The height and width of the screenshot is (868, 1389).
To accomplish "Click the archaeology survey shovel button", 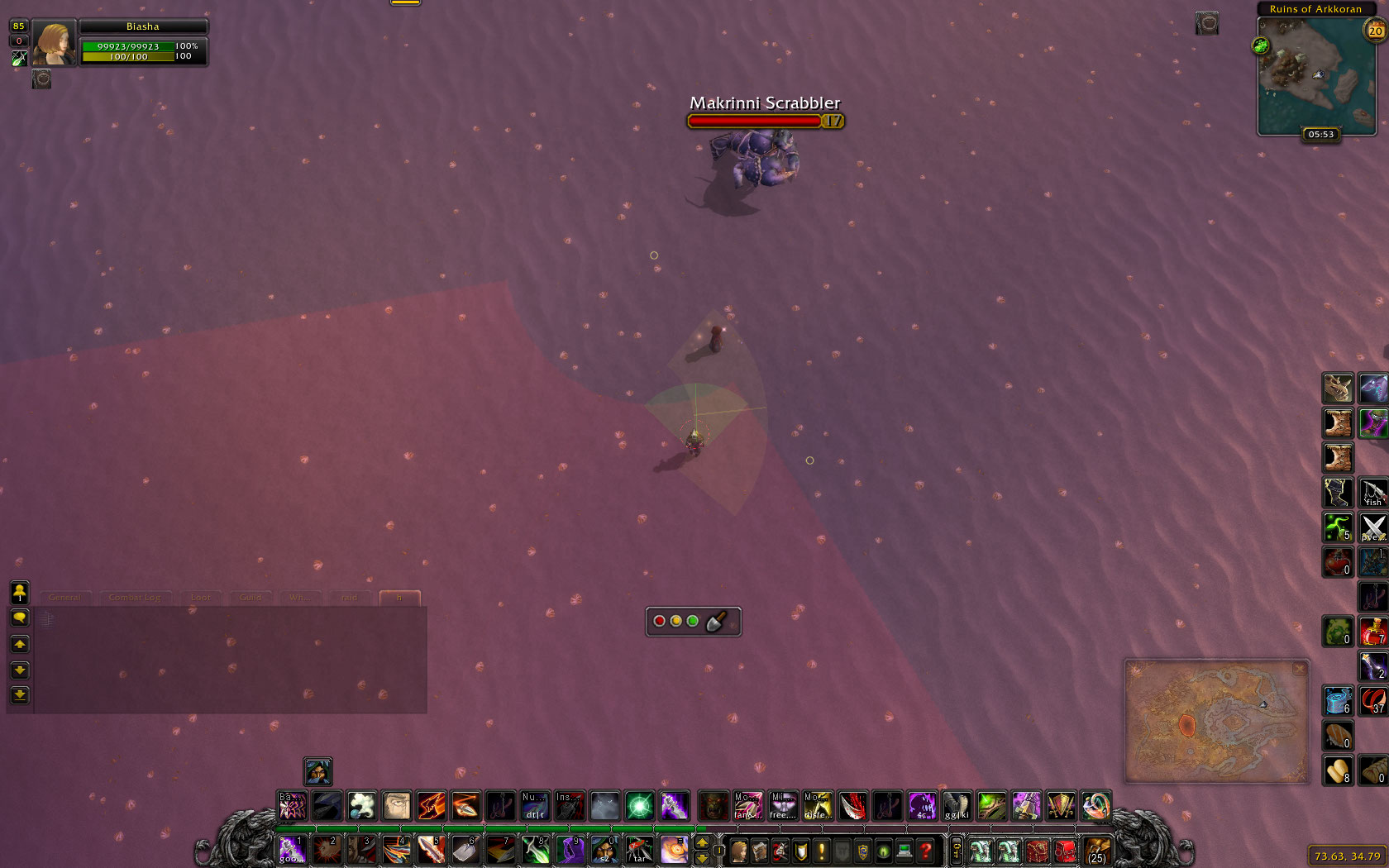I will coord(716,622).
